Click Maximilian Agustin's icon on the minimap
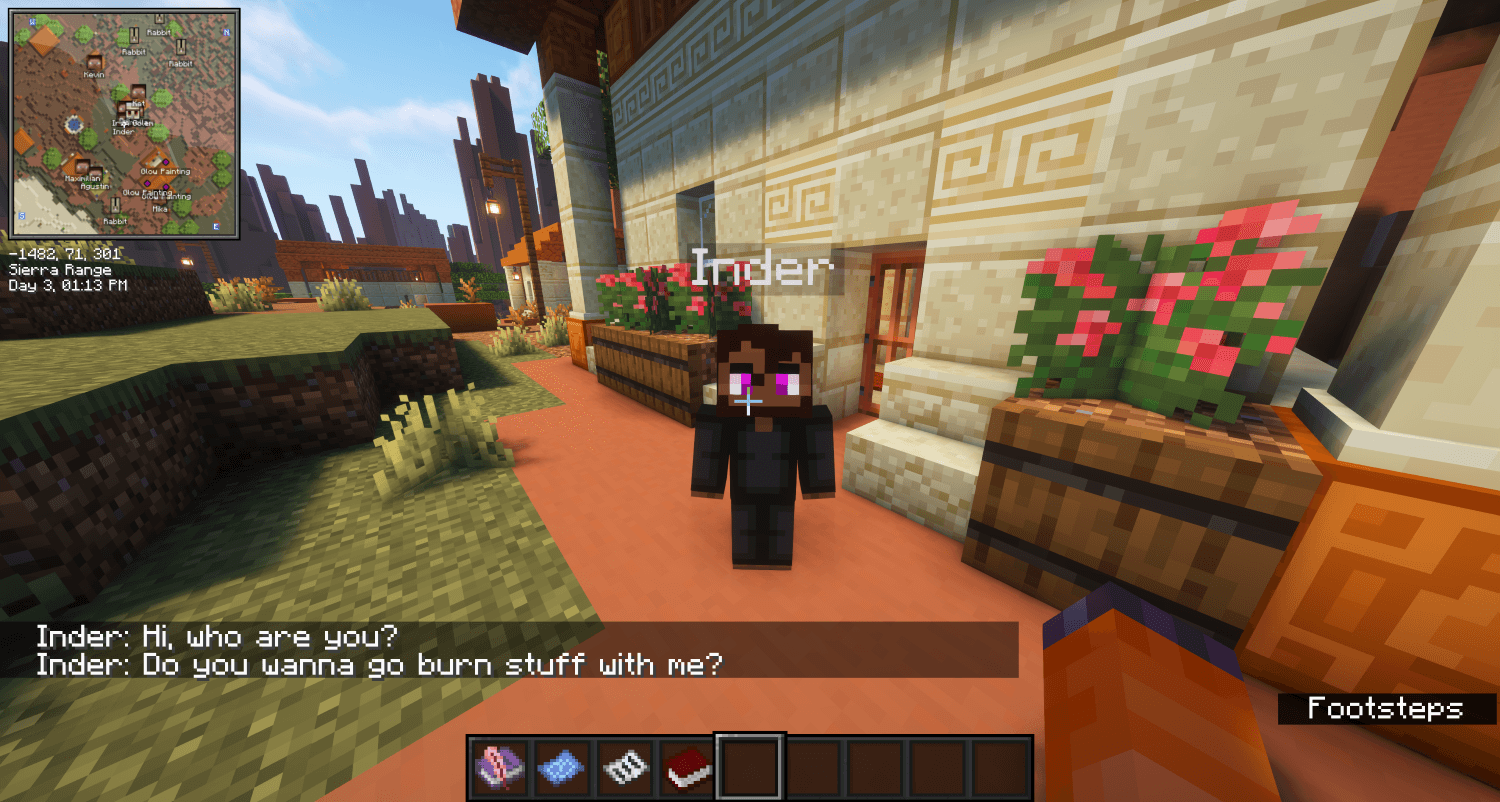The height and width of the screenshot is (802, 1500). pos(82,166)
